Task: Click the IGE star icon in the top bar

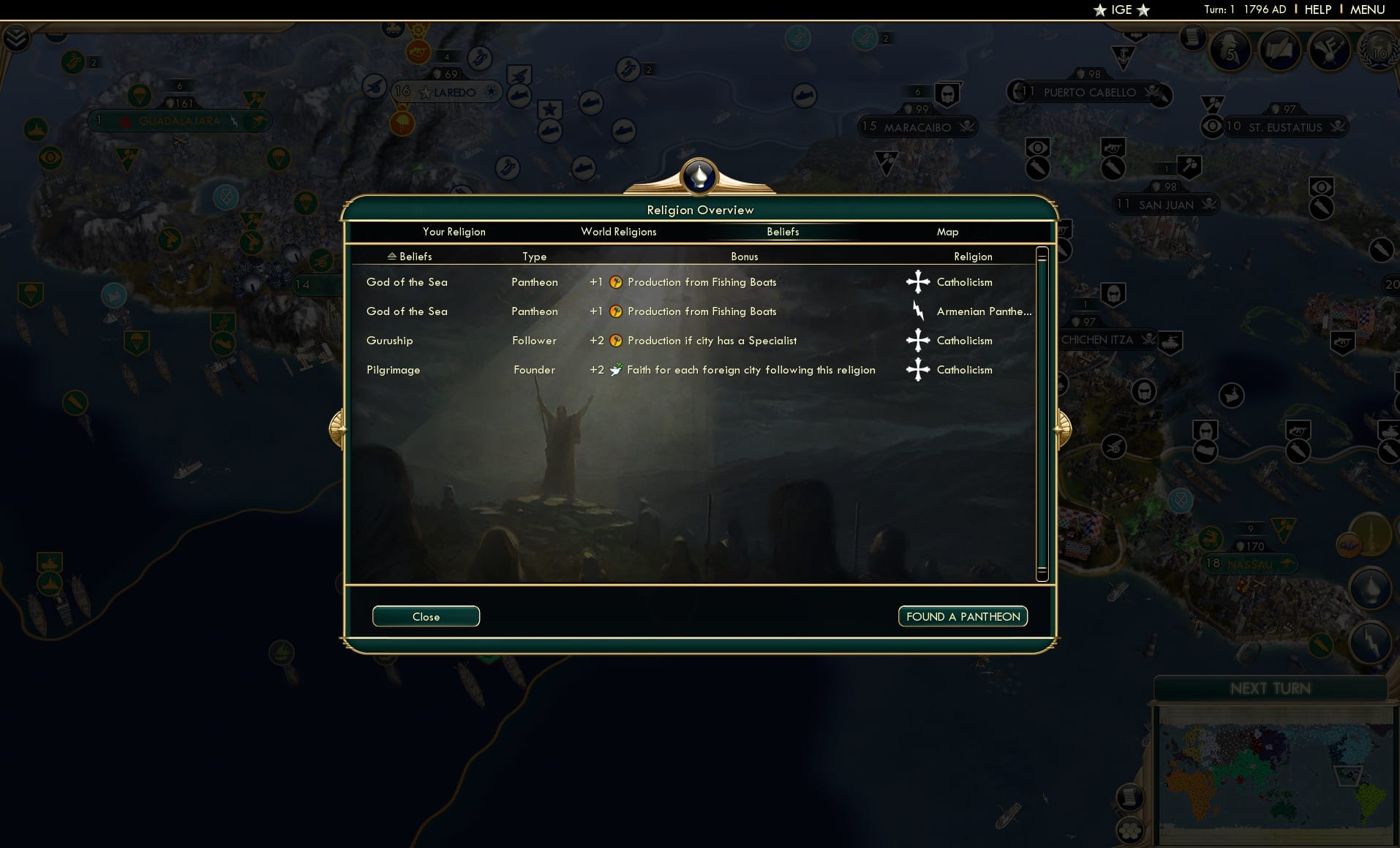Action: (1099, 10)
